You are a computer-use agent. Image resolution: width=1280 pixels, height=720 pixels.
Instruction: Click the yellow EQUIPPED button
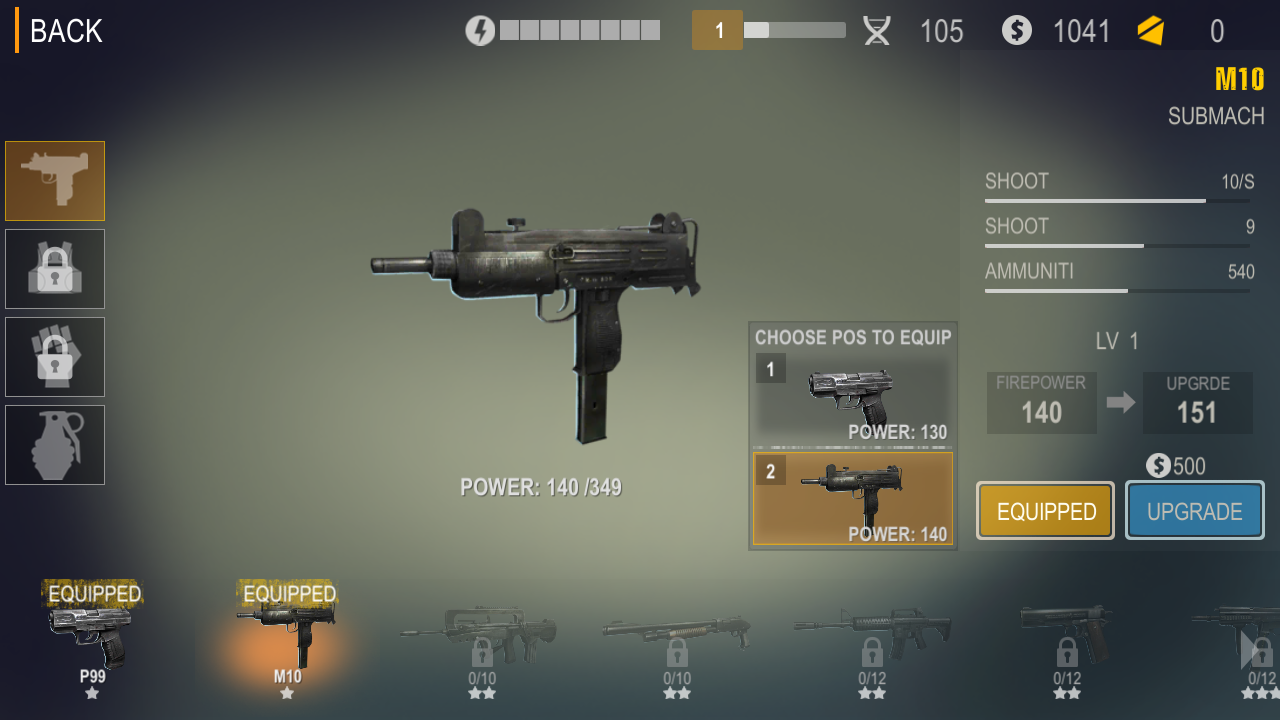[x=1046, y=511]
